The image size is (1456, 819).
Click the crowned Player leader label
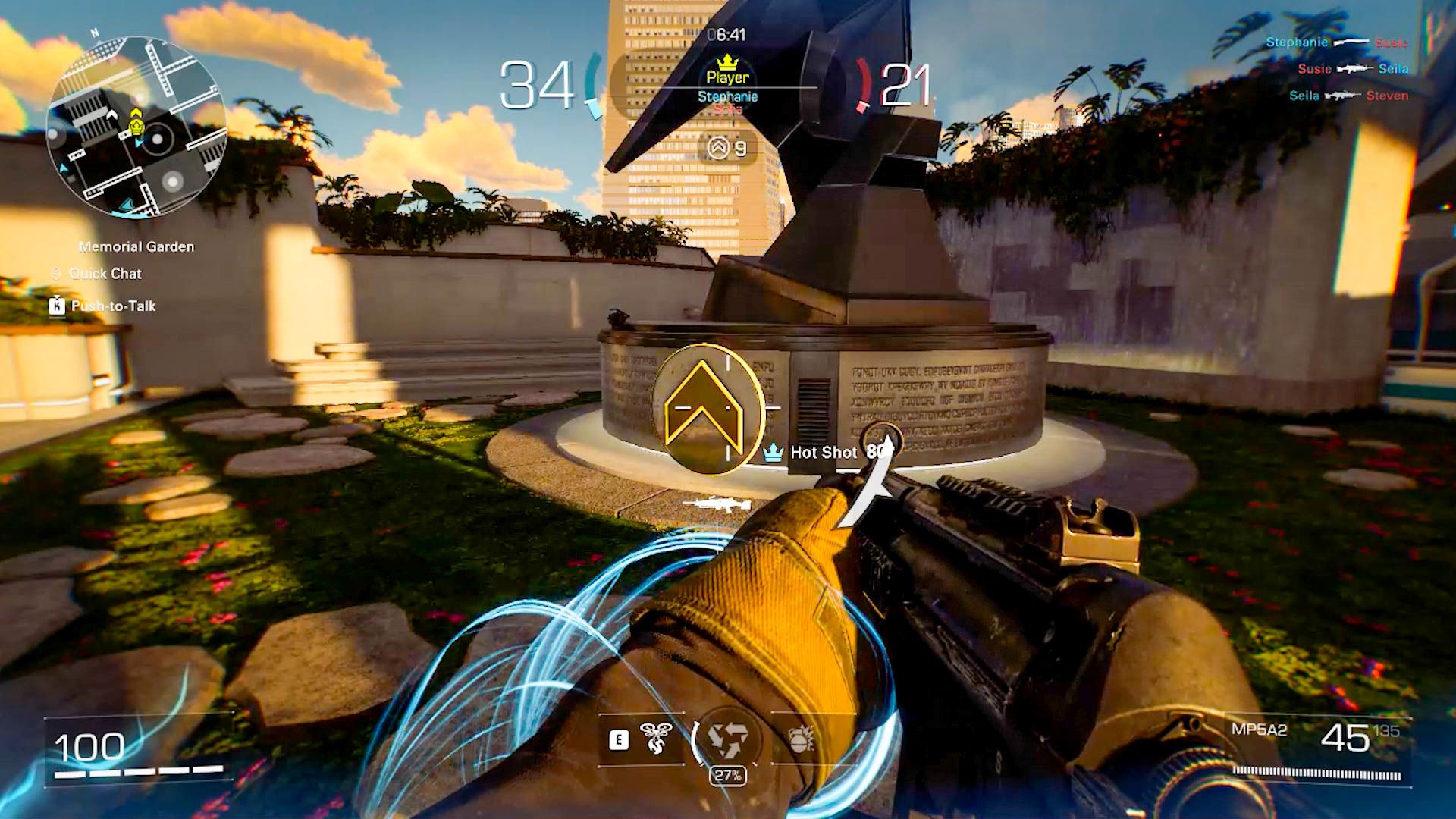(x=727, y=77)
